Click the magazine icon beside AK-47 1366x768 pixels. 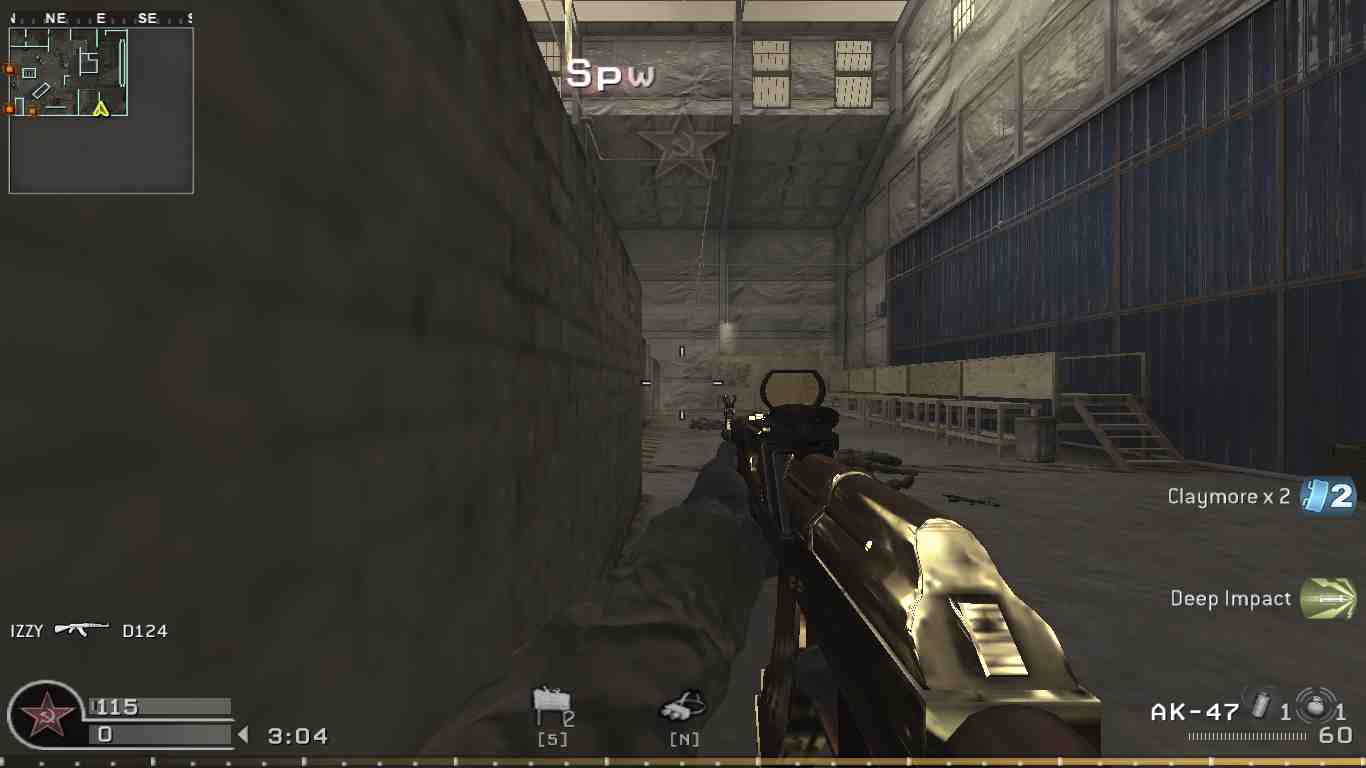point(1258,708)
